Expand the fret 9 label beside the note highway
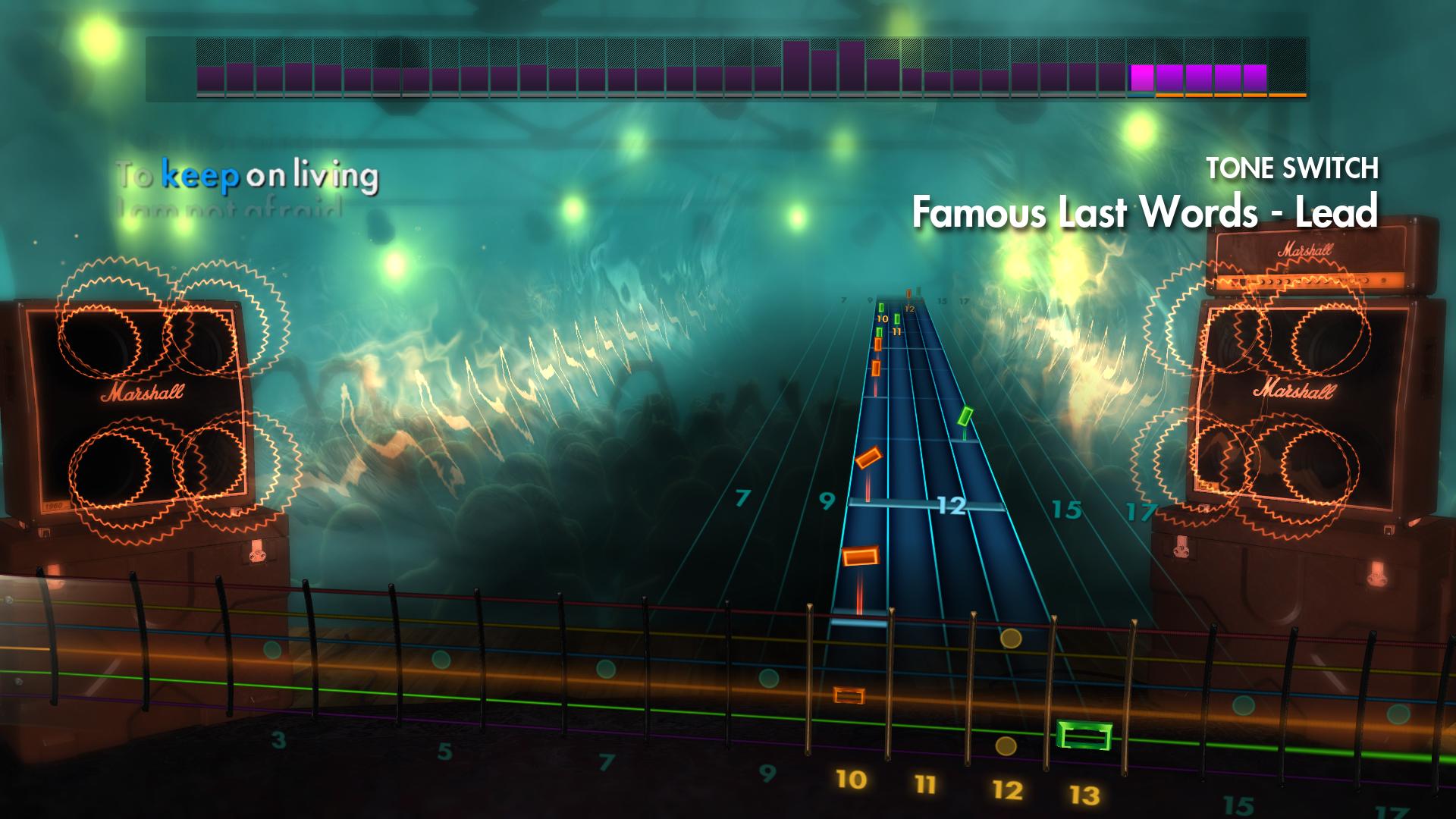The width and height of the screenshot is (1456, 819). 827,502
